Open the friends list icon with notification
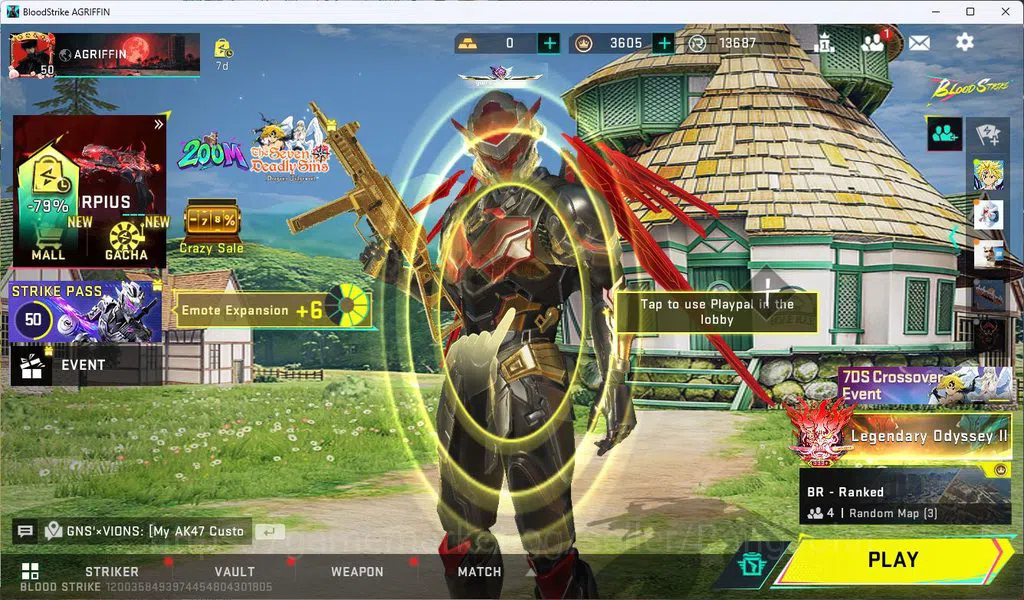Screen dimensions: 1024x600 [874, 42]
